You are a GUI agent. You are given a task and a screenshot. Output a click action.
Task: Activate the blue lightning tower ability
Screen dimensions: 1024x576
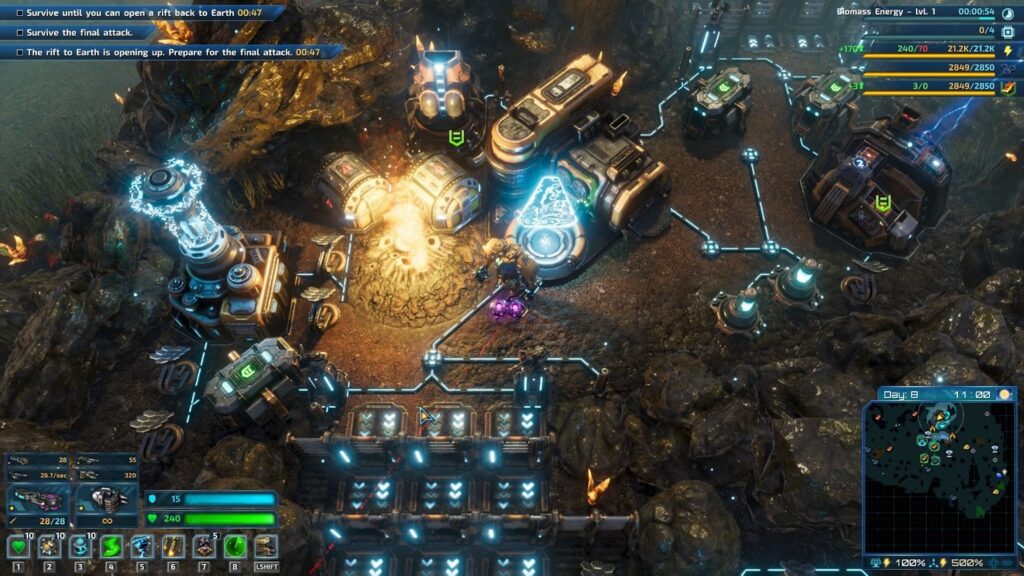click(142, 546)
